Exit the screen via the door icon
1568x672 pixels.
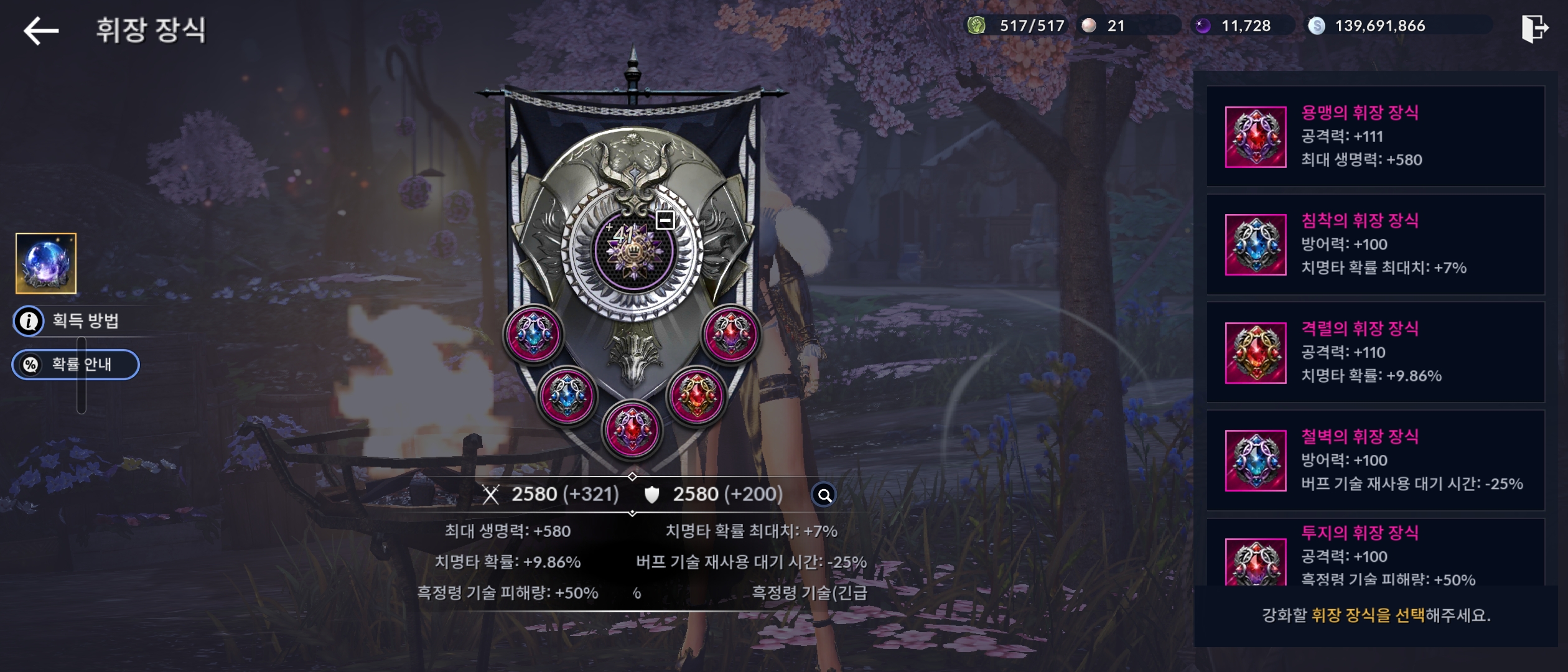click(x=1534, y=29)
